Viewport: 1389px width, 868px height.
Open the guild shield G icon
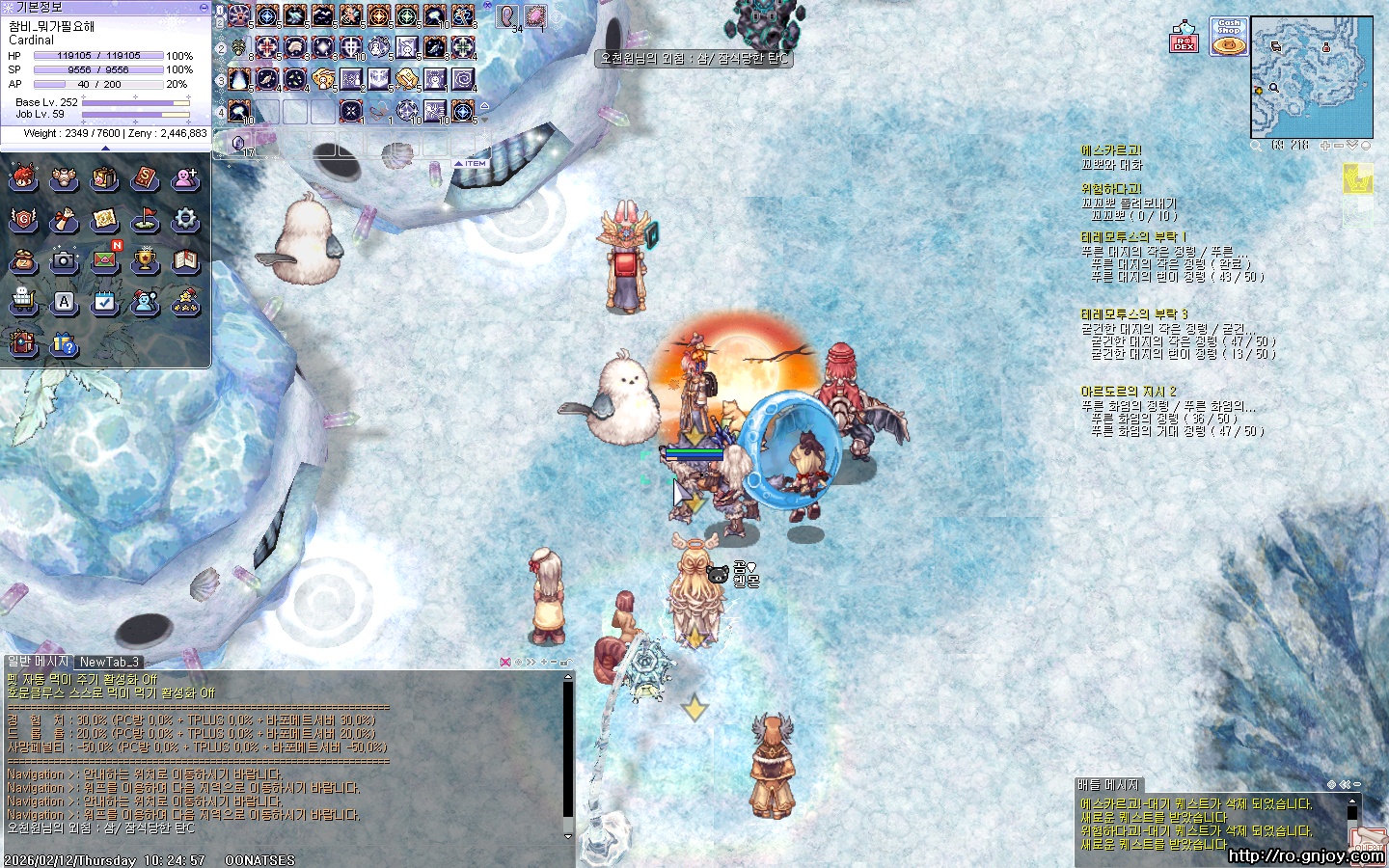click(23, 219)
